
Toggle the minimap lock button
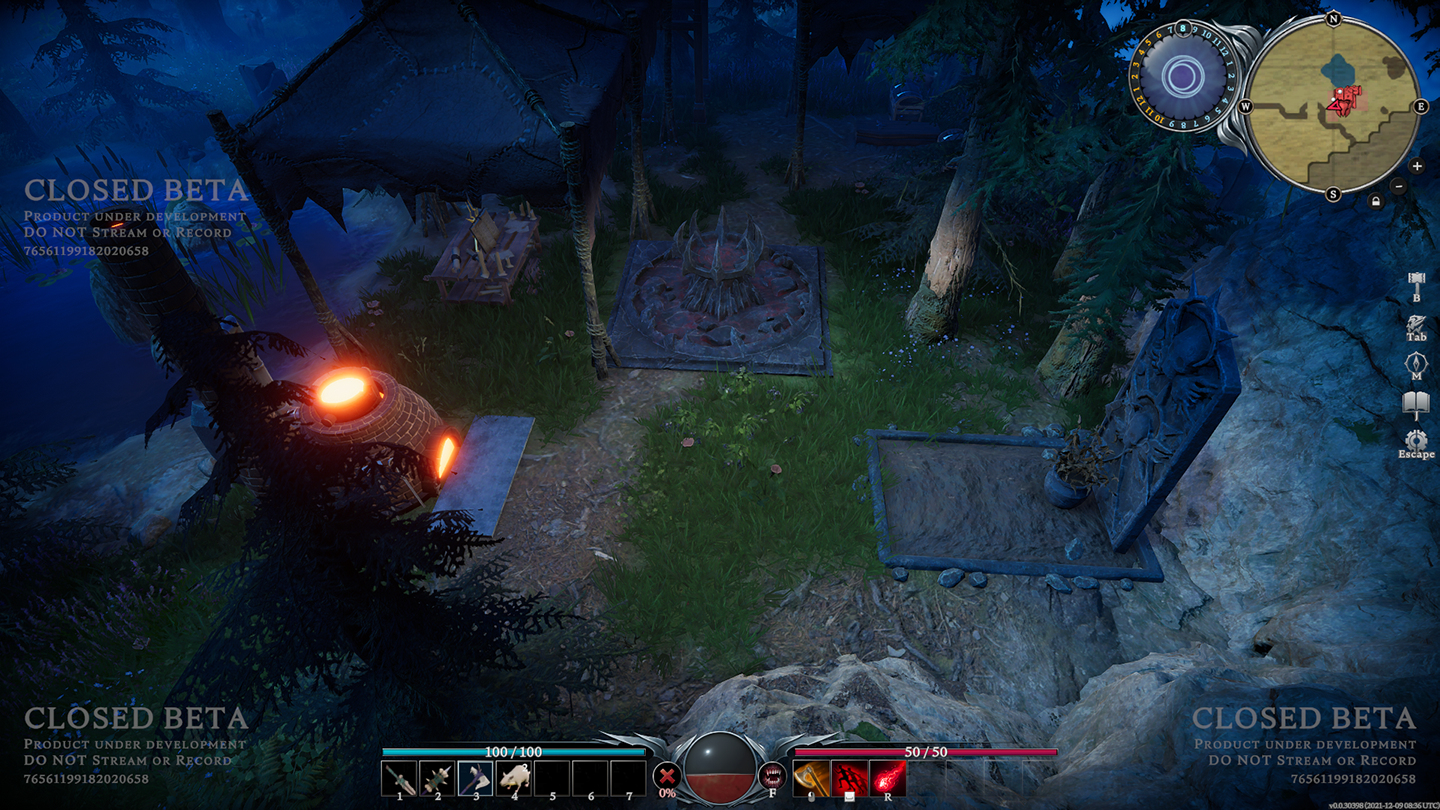click(x=1377, y=201)
